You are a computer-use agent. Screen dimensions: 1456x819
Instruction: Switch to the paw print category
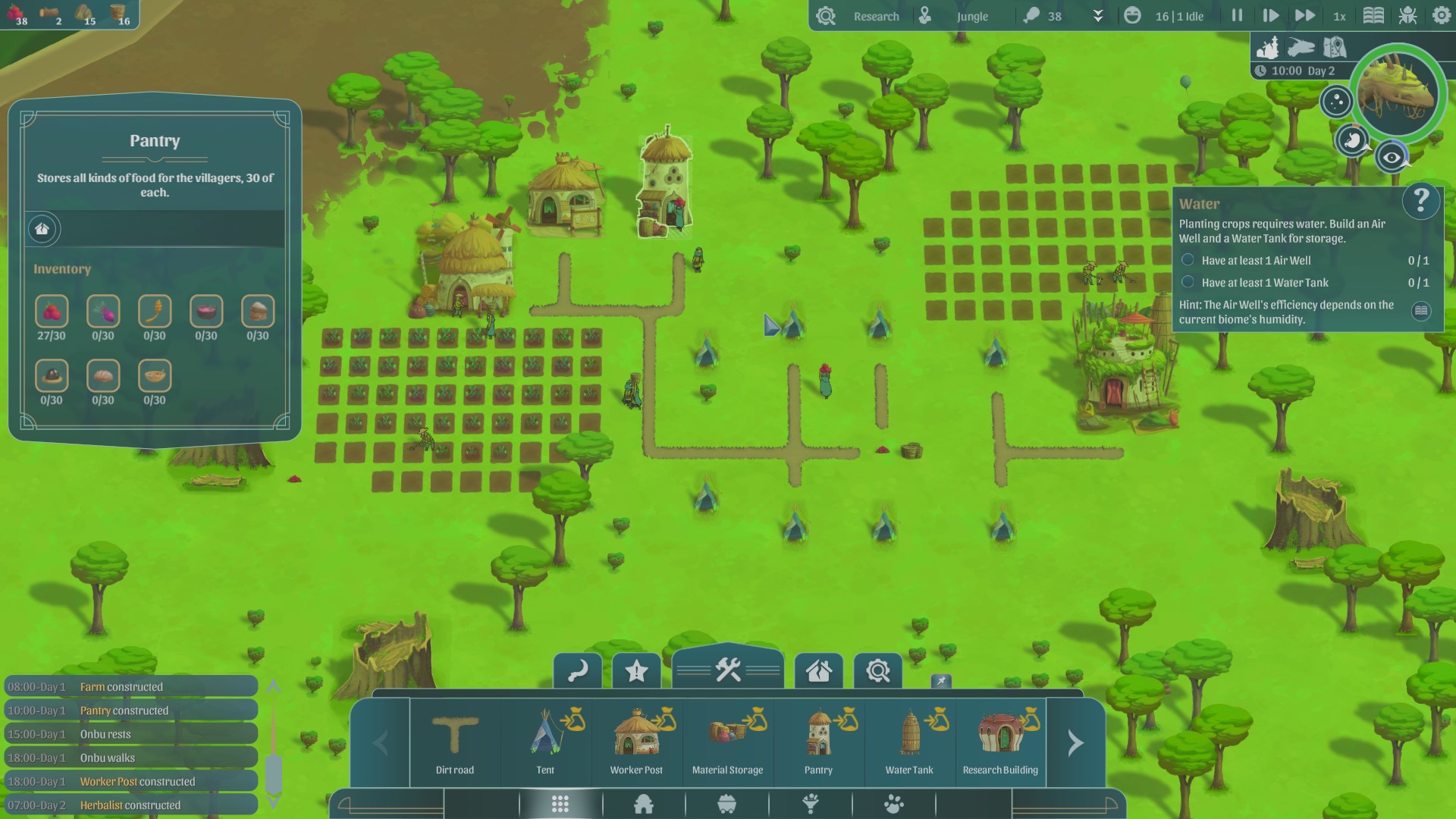894,804
